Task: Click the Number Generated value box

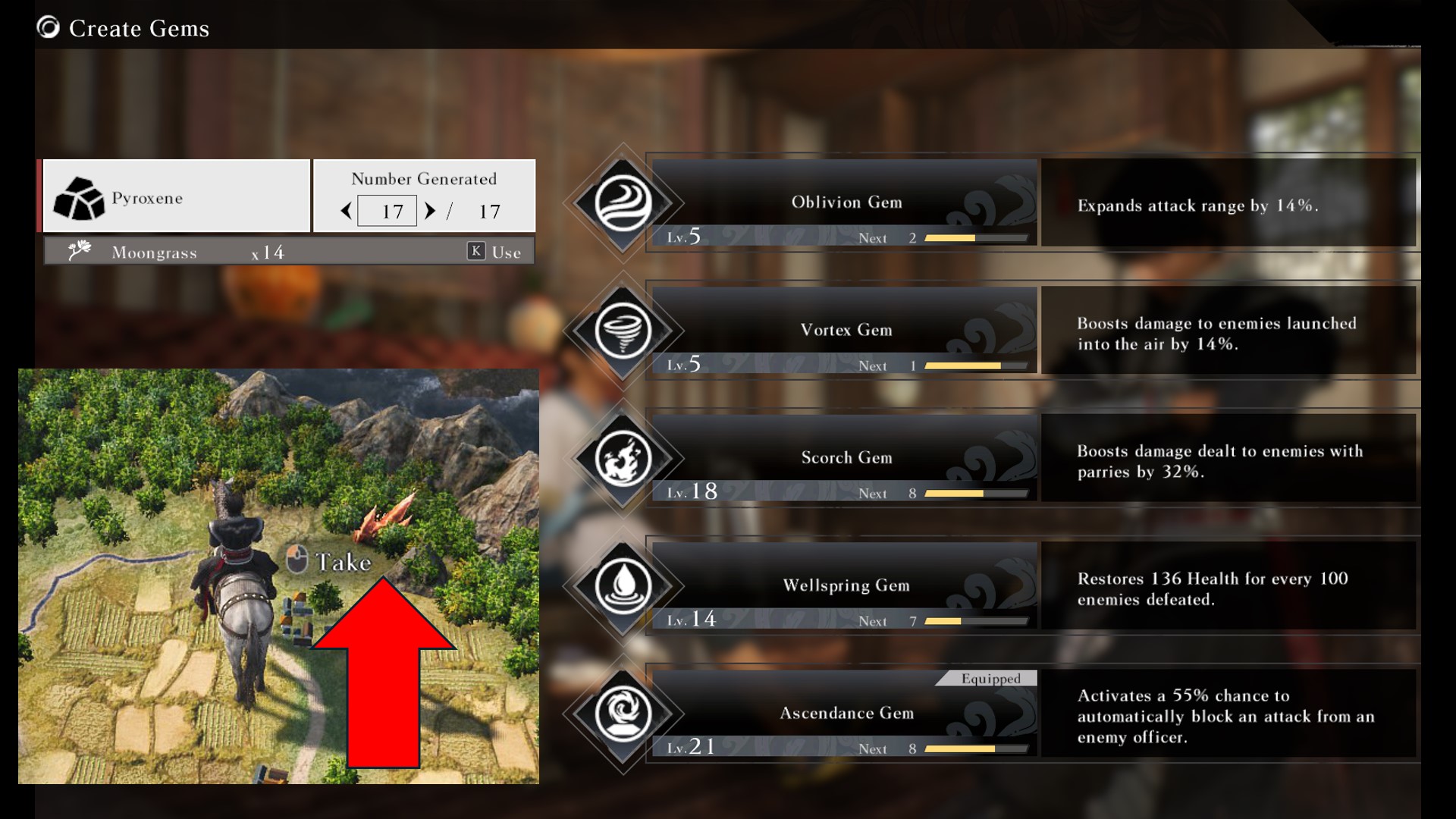Action: [x=388, y=211]
